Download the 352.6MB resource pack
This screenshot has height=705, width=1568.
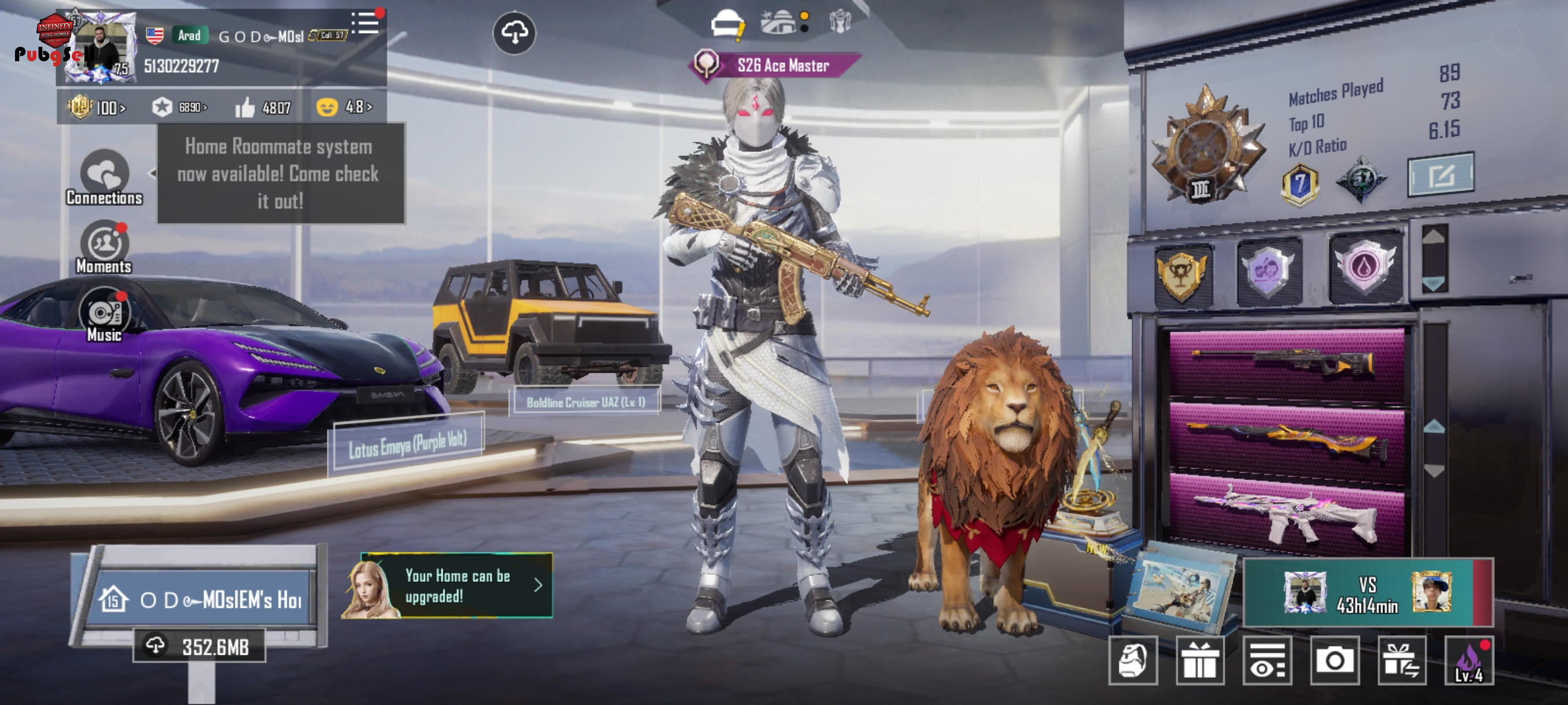pyautogui.click(x=199, y=646)
